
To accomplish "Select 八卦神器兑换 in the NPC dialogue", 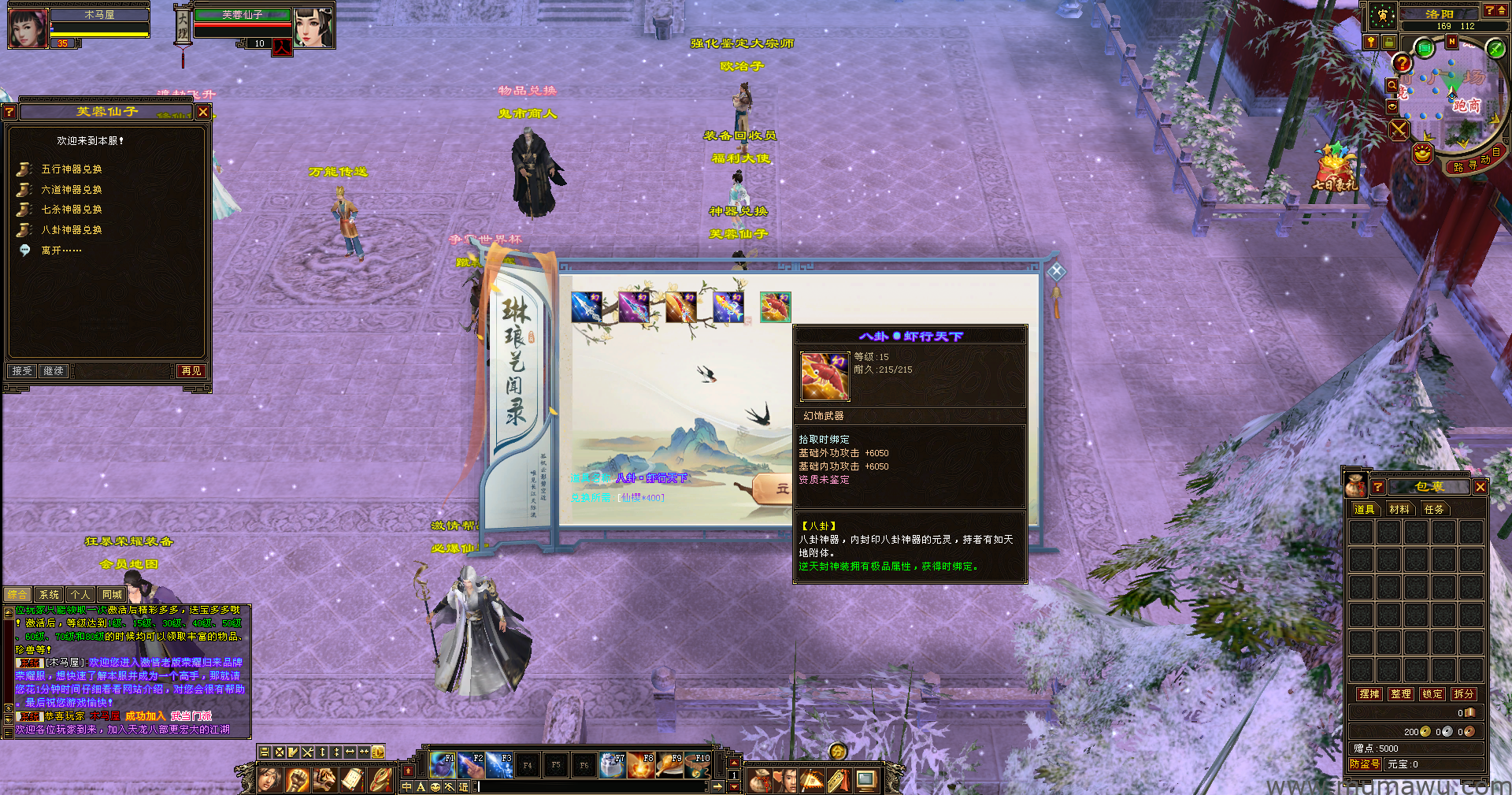I will click(71, 230).
